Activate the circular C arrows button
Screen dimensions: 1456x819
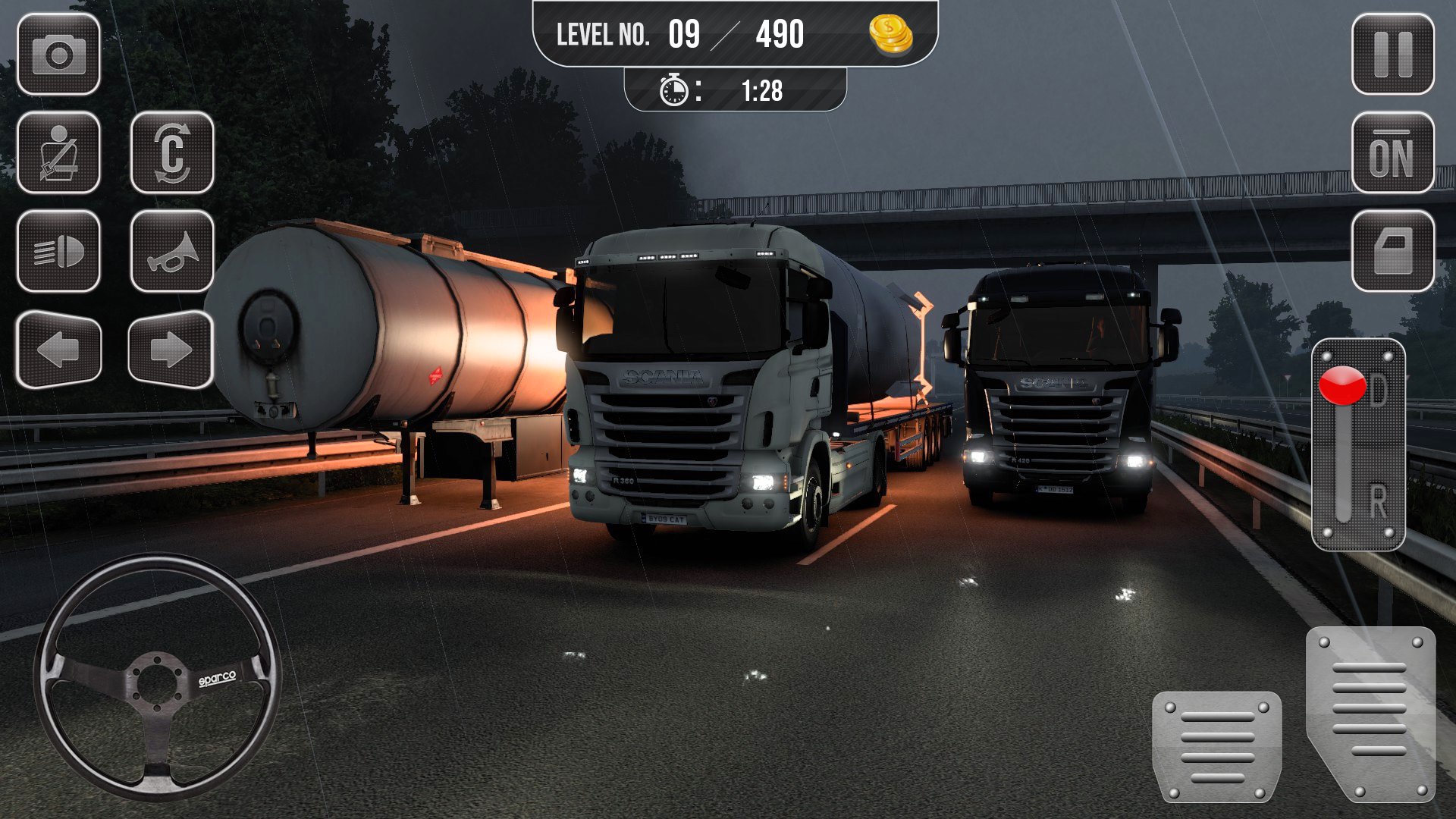172,152
